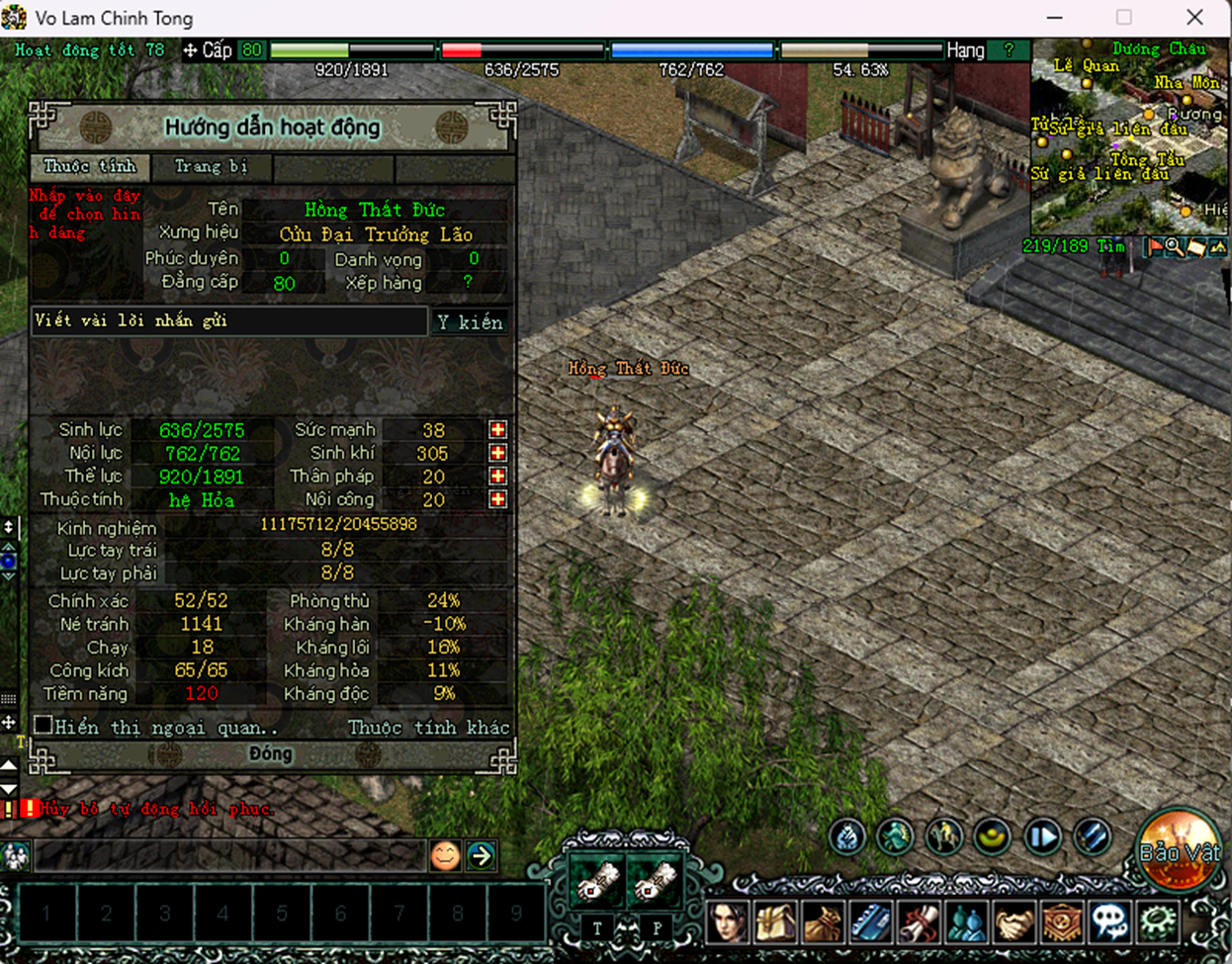The height and width of the screenshot is (964, 1232).
Task: Click the Ý kiến button
Action: point(470,322)
